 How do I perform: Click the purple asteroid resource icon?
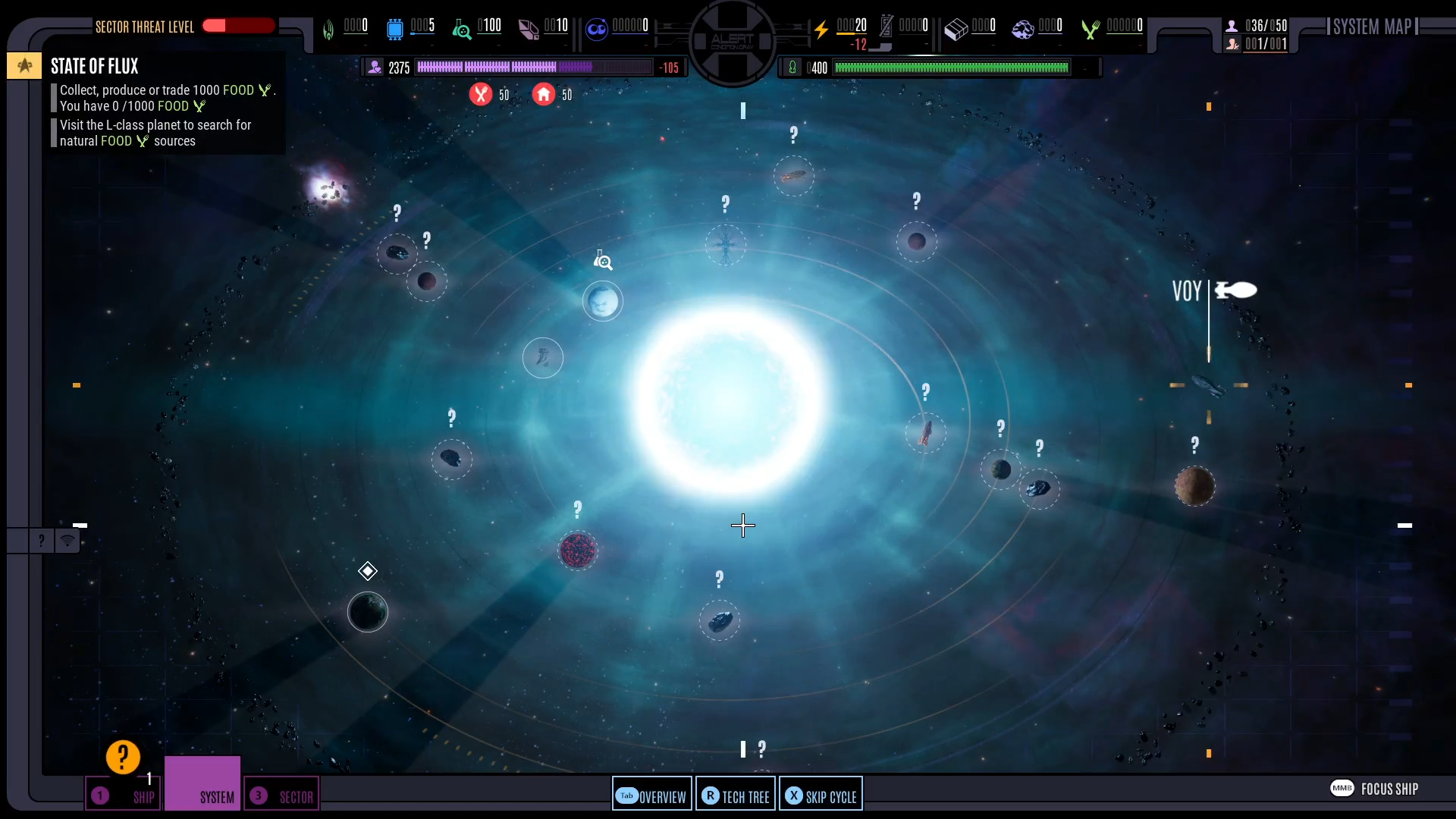coord(1022,30)
